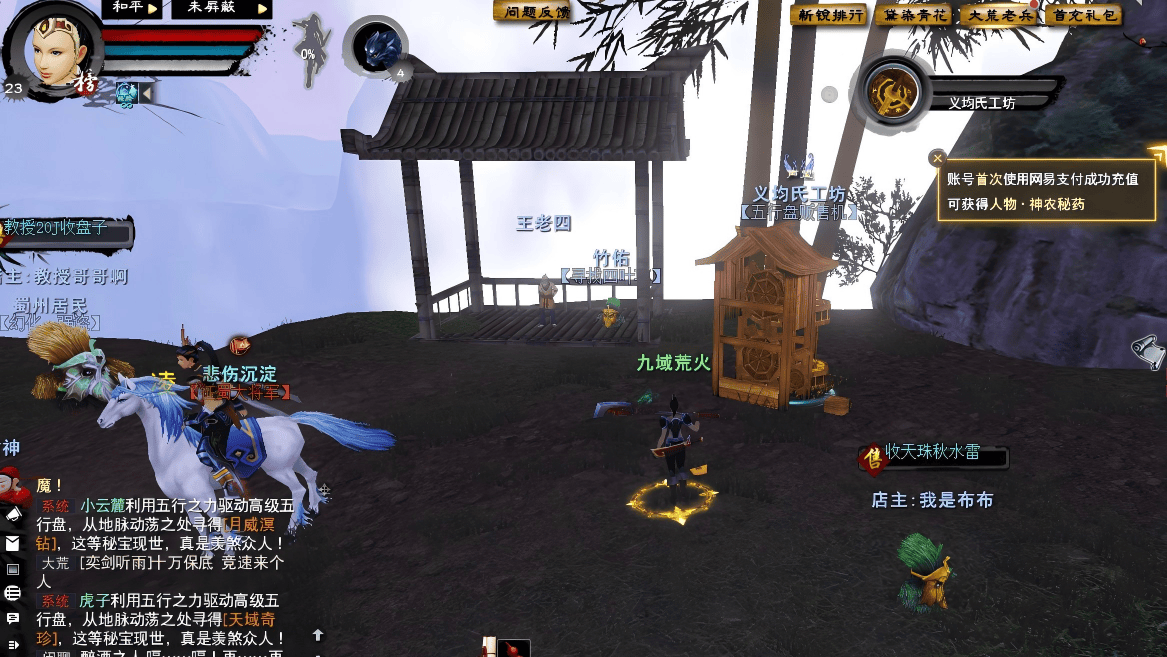Click the megaphone broadcast icon
Viewport: 1167px width, 657px height.
[x=13, y=513]
